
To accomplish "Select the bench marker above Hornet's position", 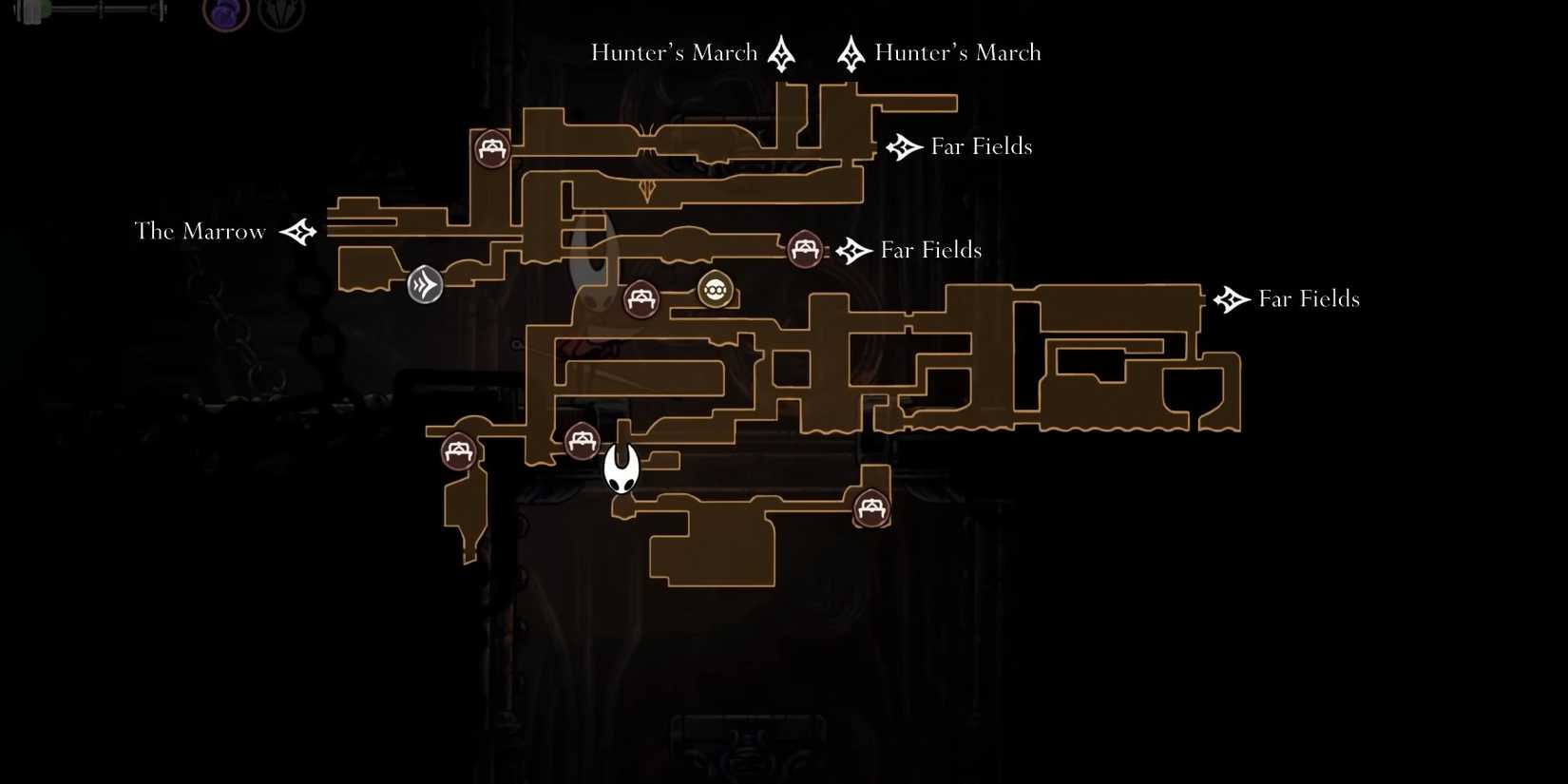I will pos(583,439).
